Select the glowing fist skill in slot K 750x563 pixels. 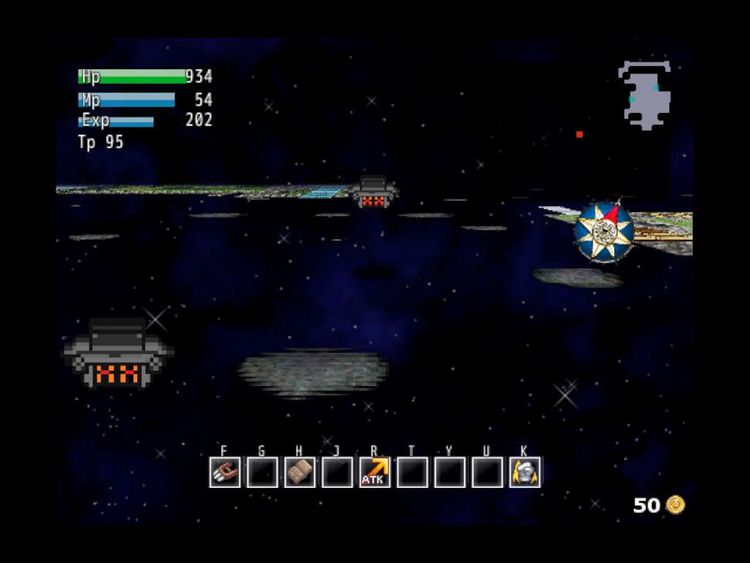click(525, 472)
